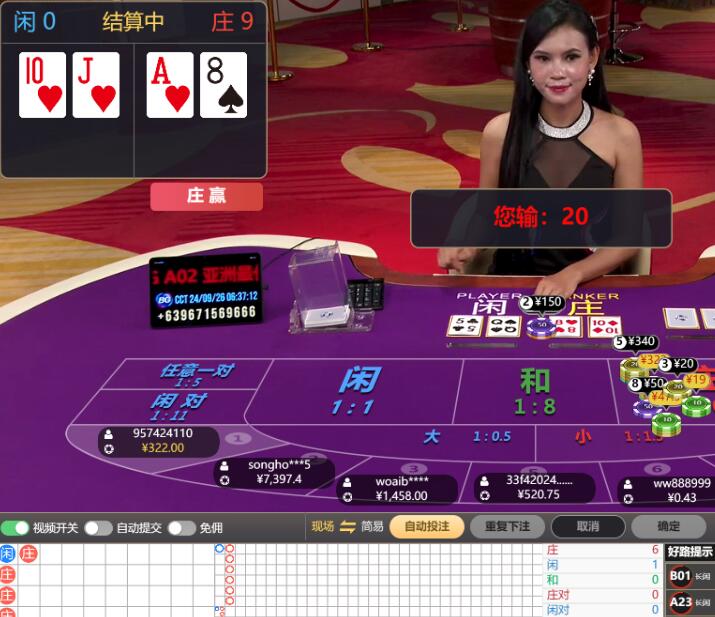Click 重复下注 to repeat the bet

(x=507, y=527)
